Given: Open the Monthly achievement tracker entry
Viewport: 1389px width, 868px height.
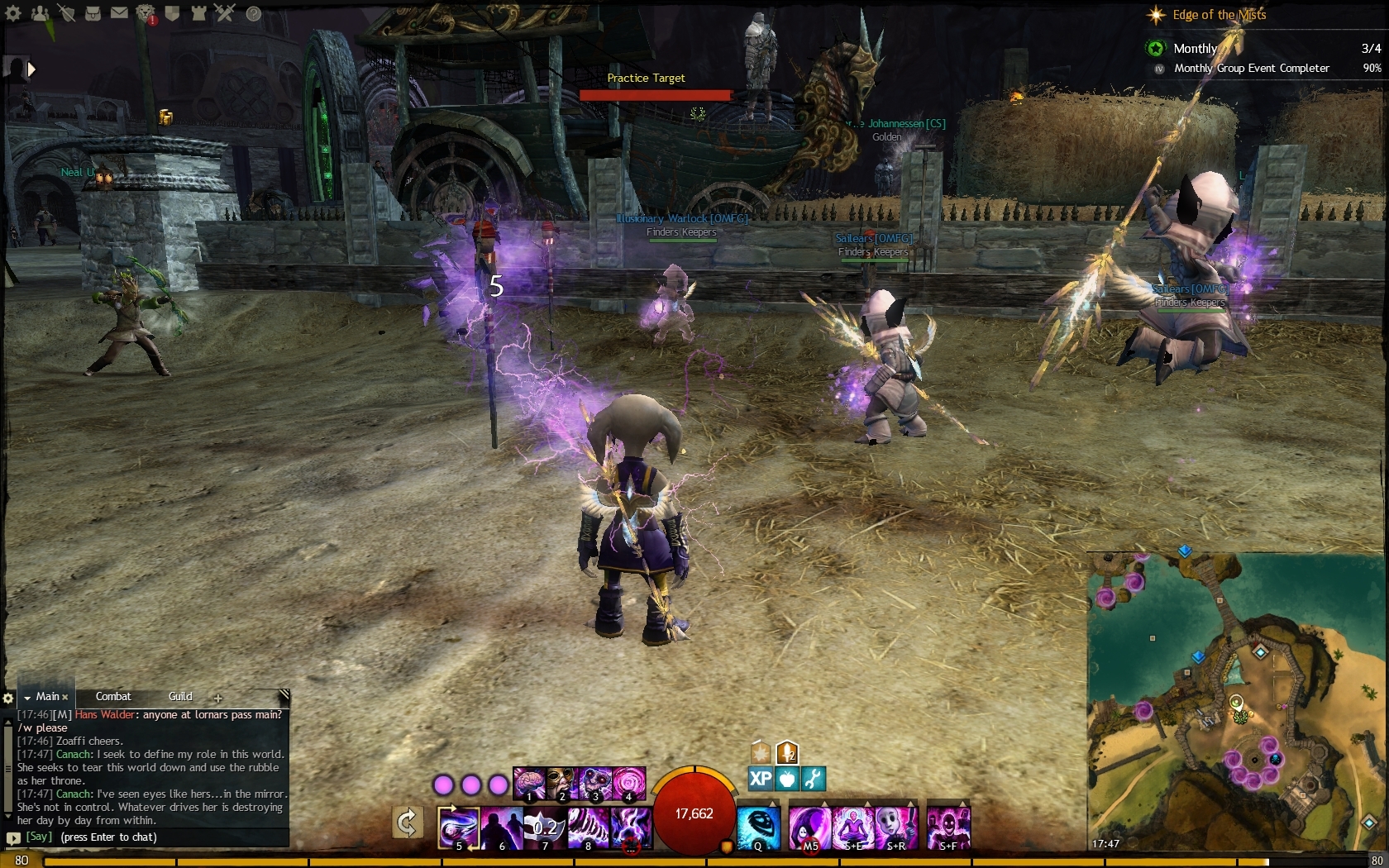Looking at the screenshot, I should (1195, 49).
